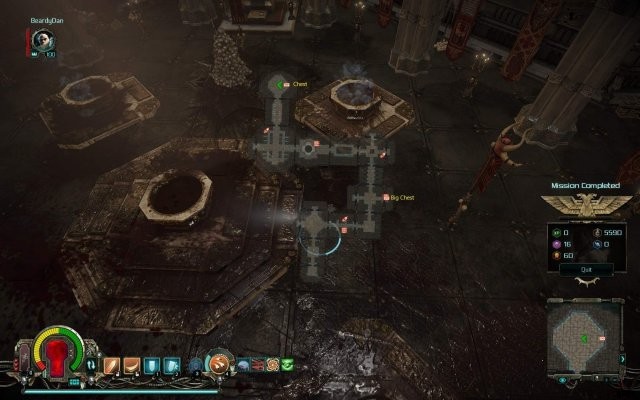Select the Chest marker on the overlay map
This screenshot has height=400, width=640.
[286, 84]
